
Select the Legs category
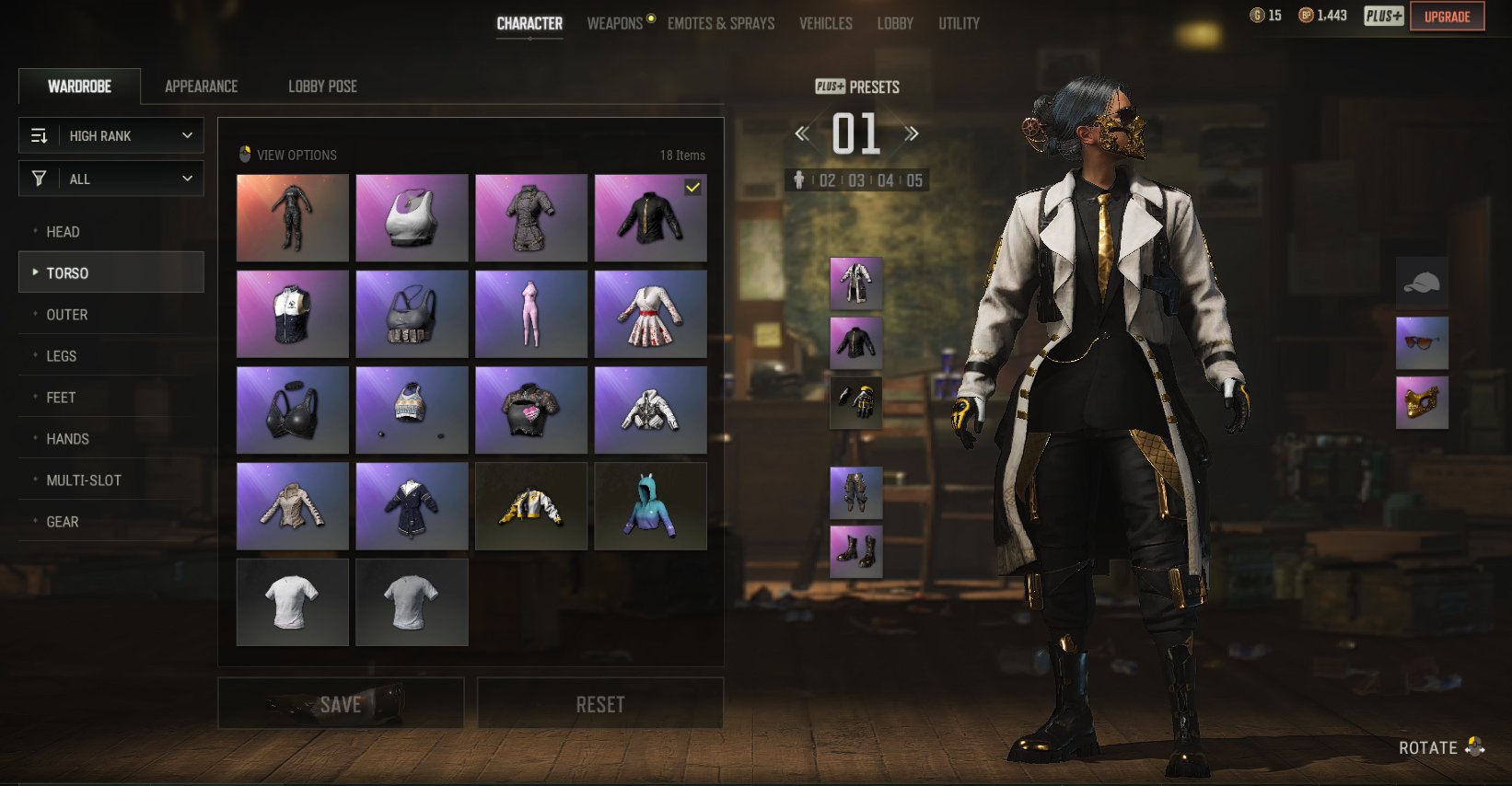pos(62,356)
